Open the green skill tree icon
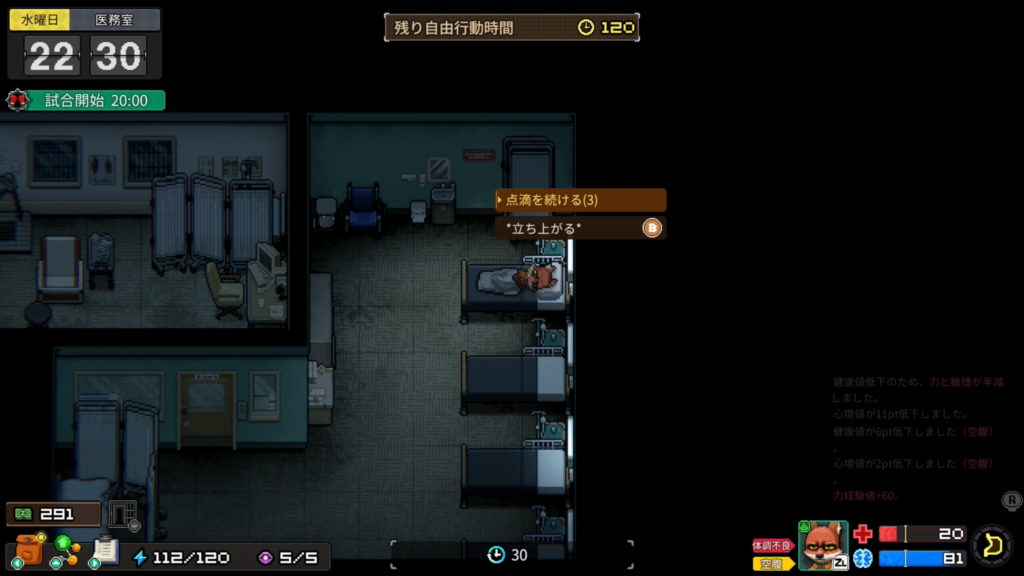This screenshot has height=576, width=1024. pyautogui.click(x=67, y=549)
